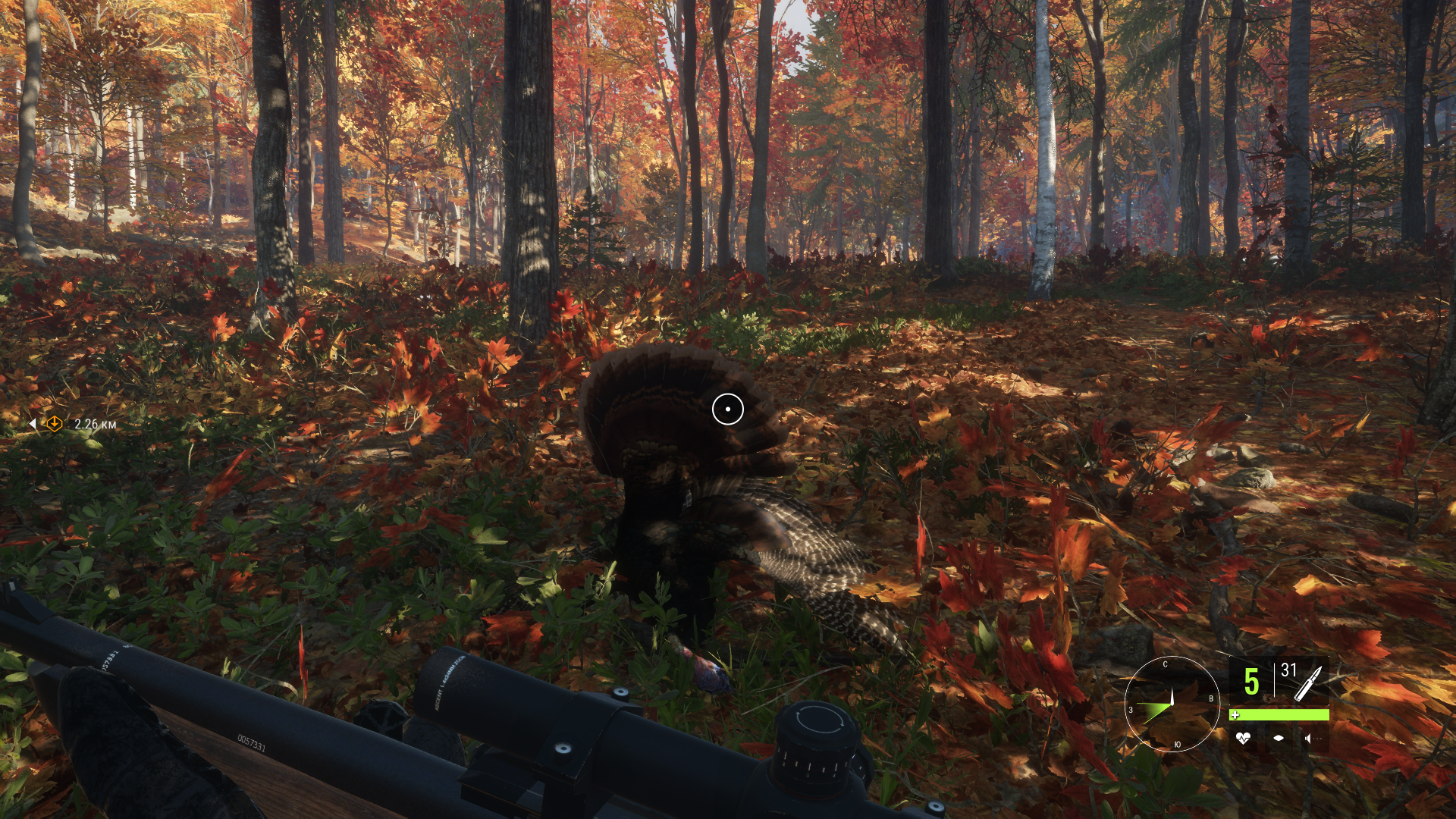
Task: Select the speaker noise level icon
Action: (x=1310, y=738)
